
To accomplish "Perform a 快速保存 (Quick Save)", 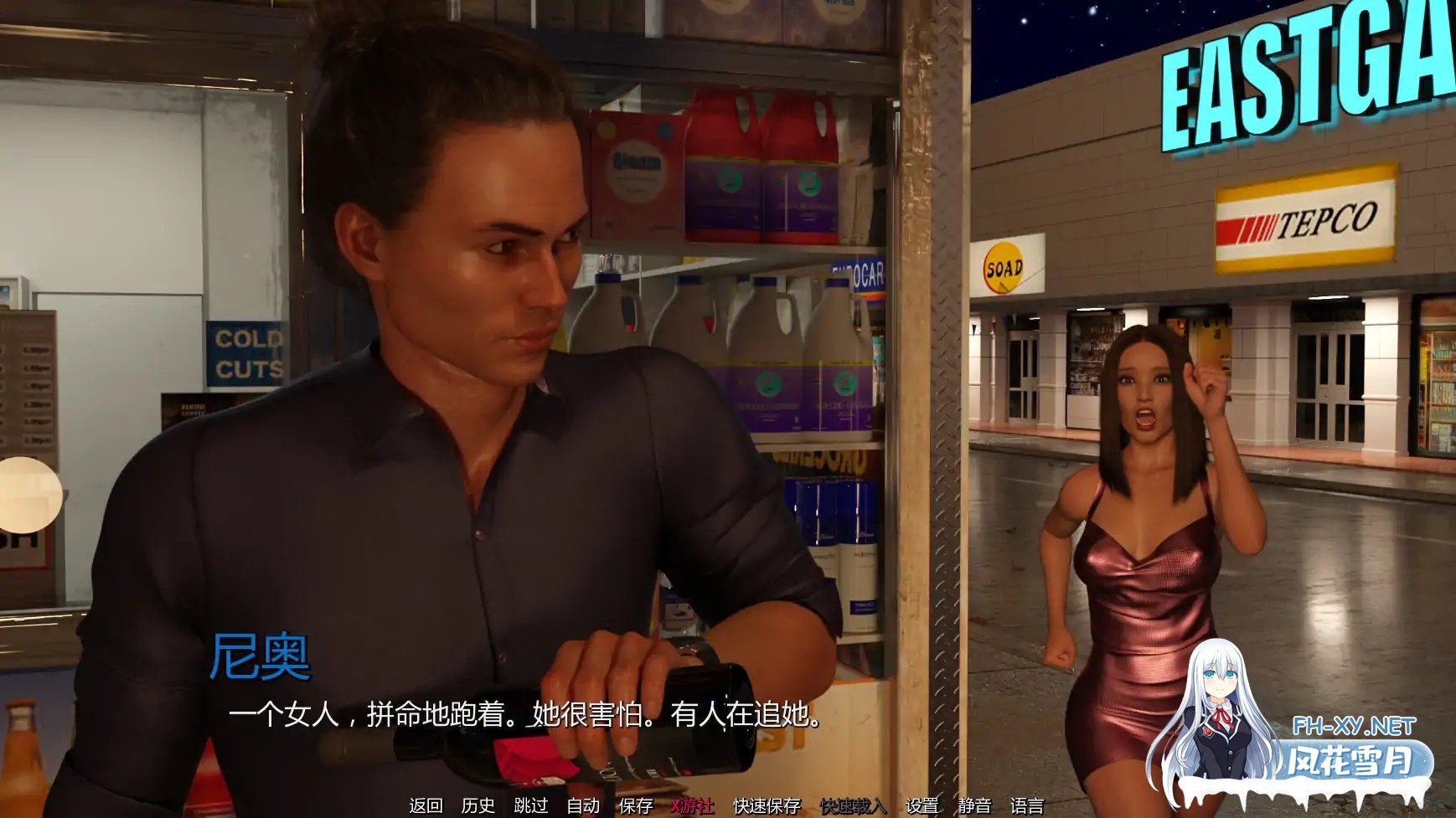I will (767, 805).
